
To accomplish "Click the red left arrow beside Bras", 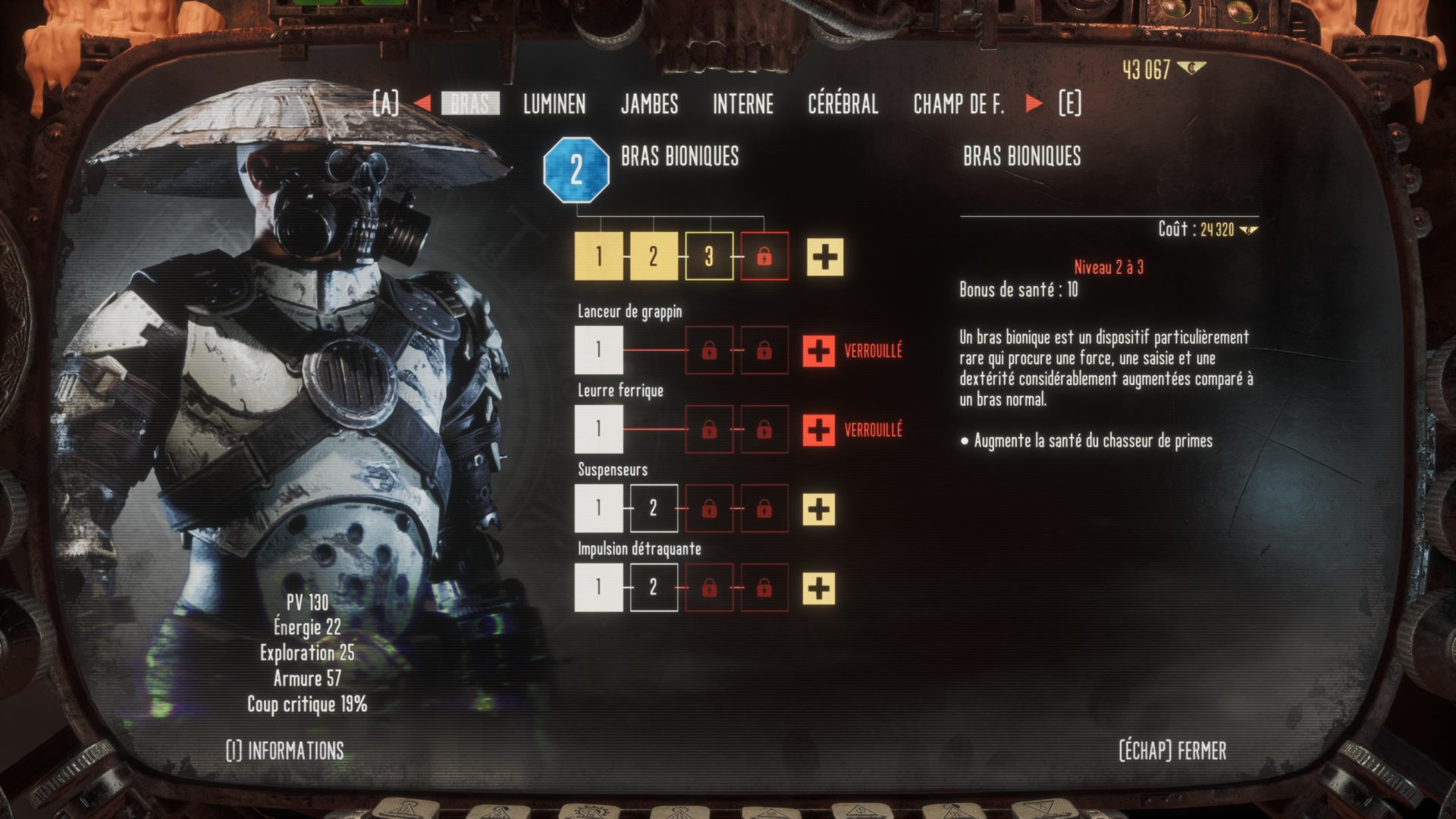I will click(x=422, y=103).
